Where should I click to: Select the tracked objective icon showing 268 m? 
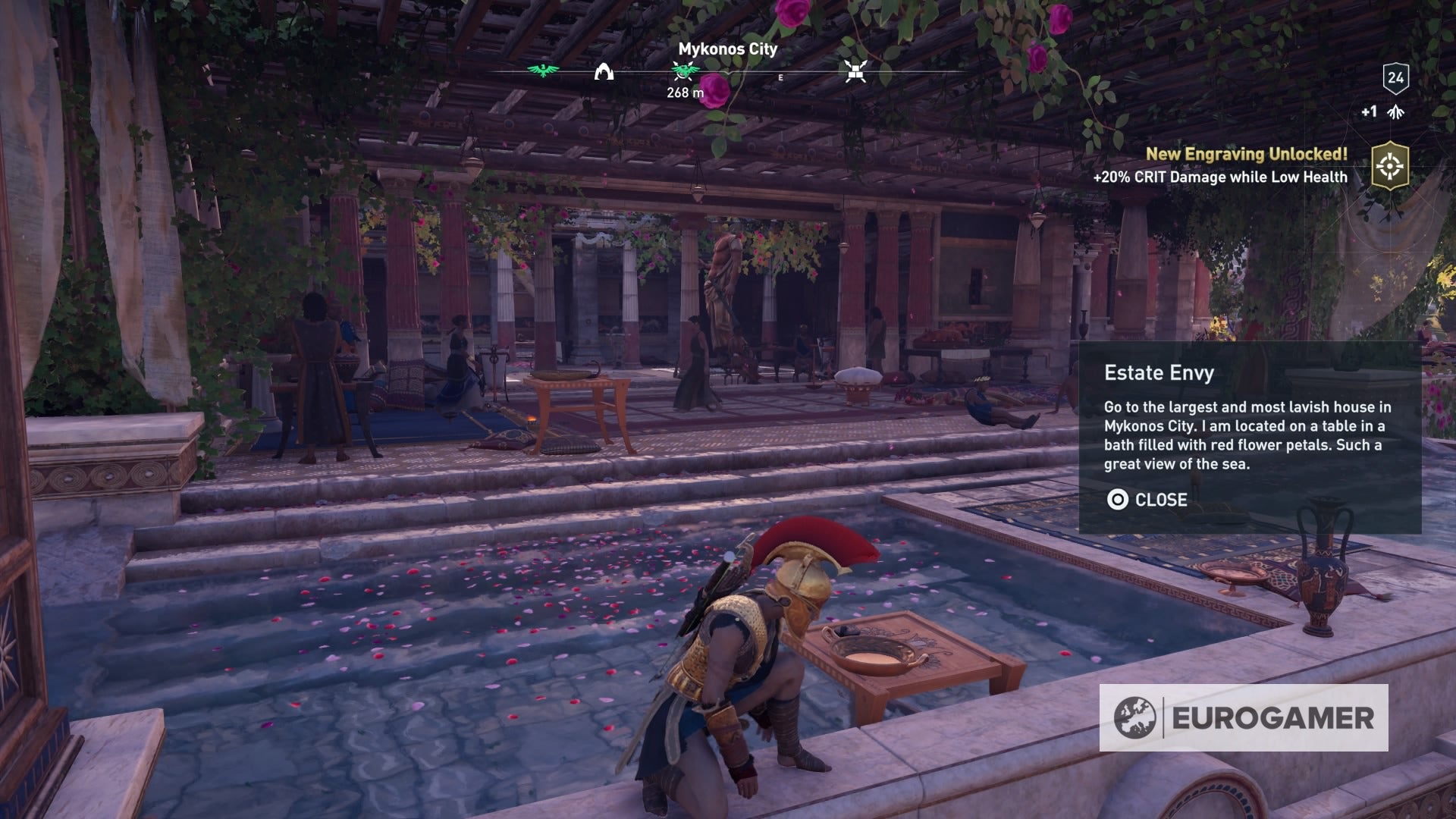coord(683,71)
